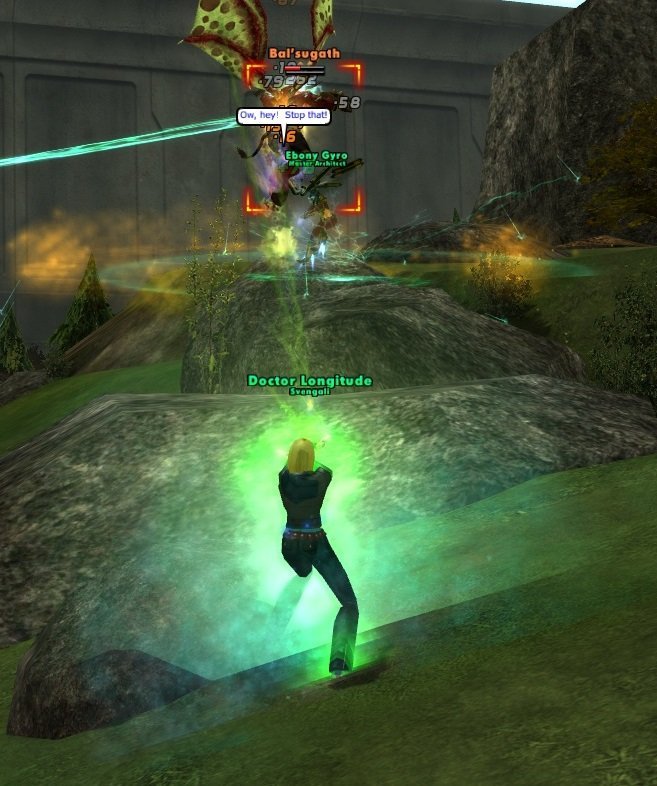
Task: Target the Ebony Gyro name label
Action: [316, 155]
